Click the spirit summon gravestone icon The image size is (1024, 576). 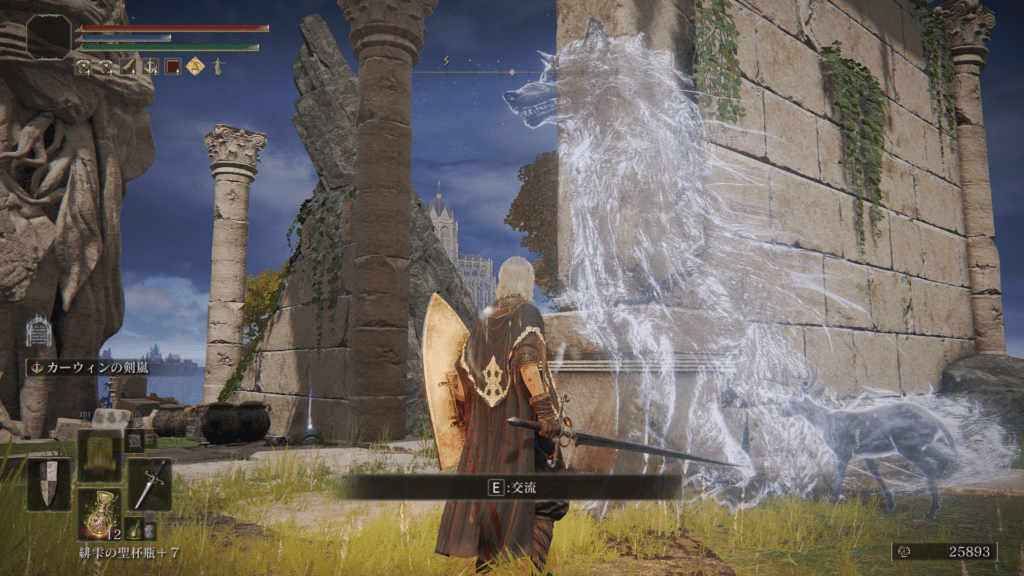tap(38, 331)
